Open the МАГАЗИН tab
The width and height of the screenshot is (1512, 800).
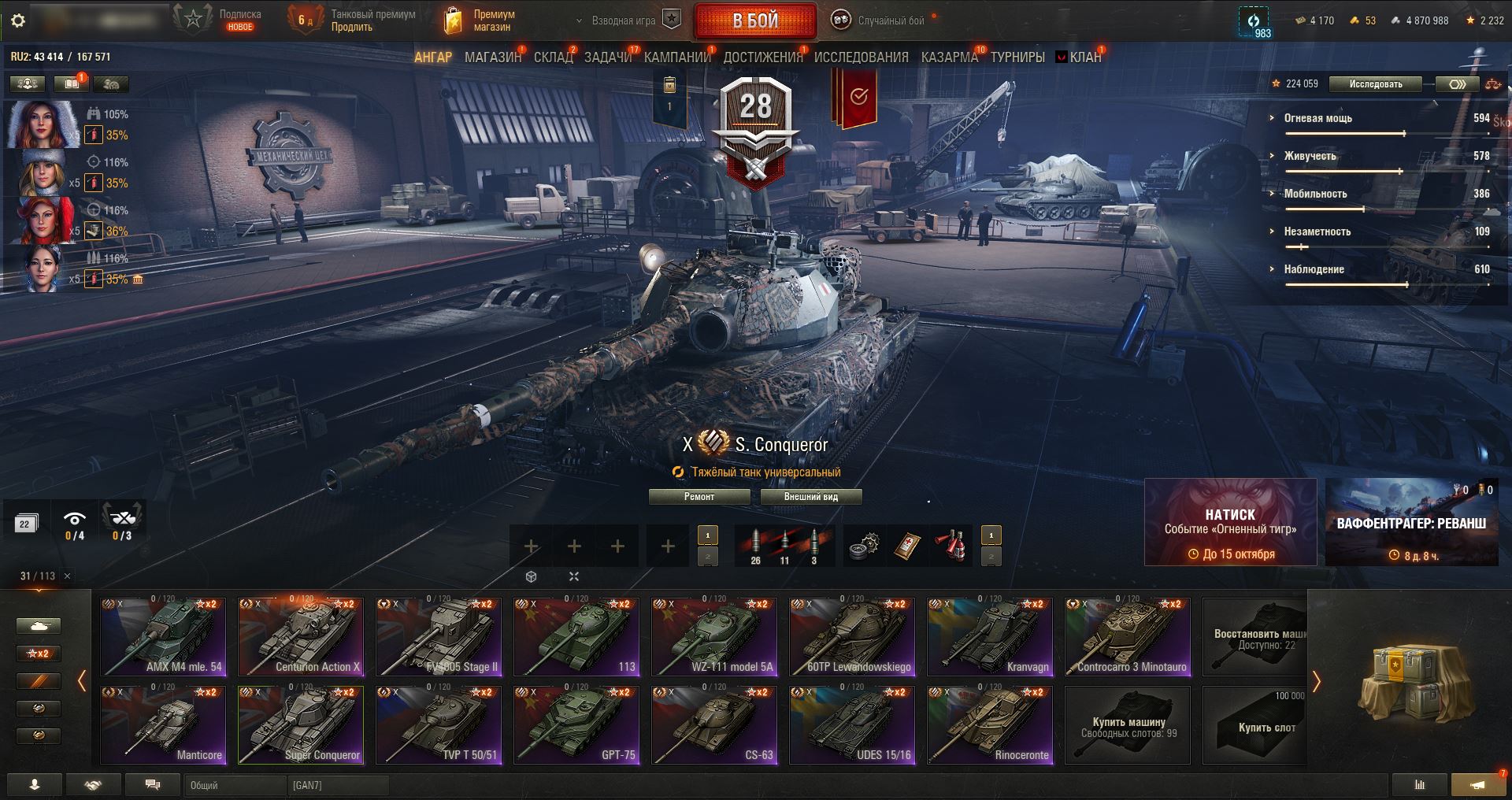(x=493, y=57)
